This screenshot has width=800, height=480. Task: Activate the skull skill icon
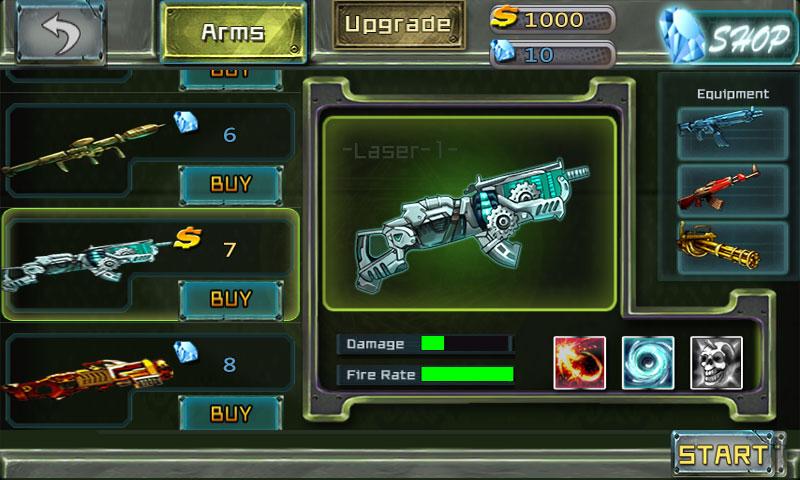coord(716,362)
